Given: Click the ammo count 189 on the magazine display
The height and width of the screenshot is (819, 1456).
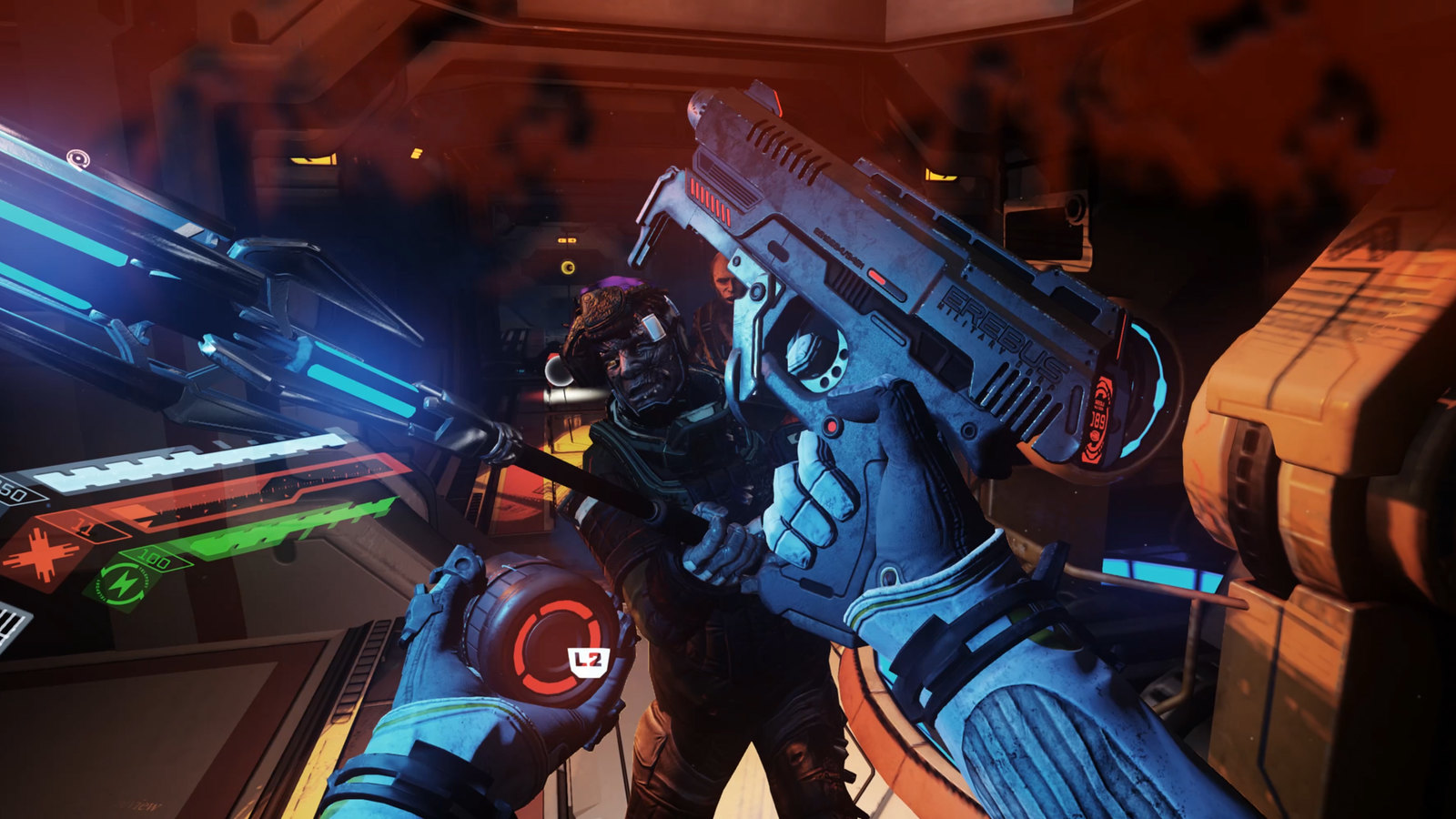Looking at the screenshot, I should [x=1097, y=420].
